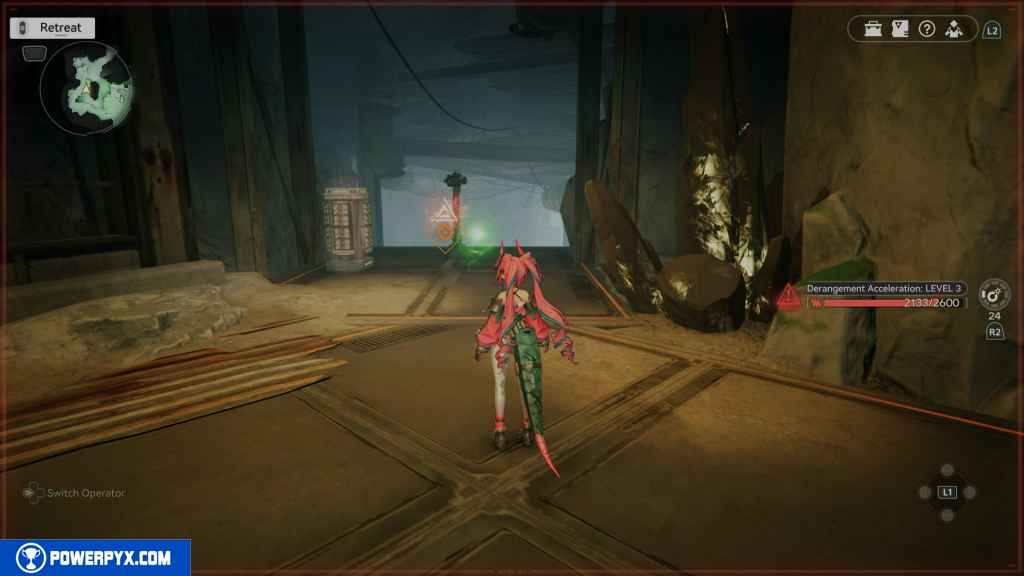
Task: Open the toolbox inventory icon
Action: [x=874, y=29]
